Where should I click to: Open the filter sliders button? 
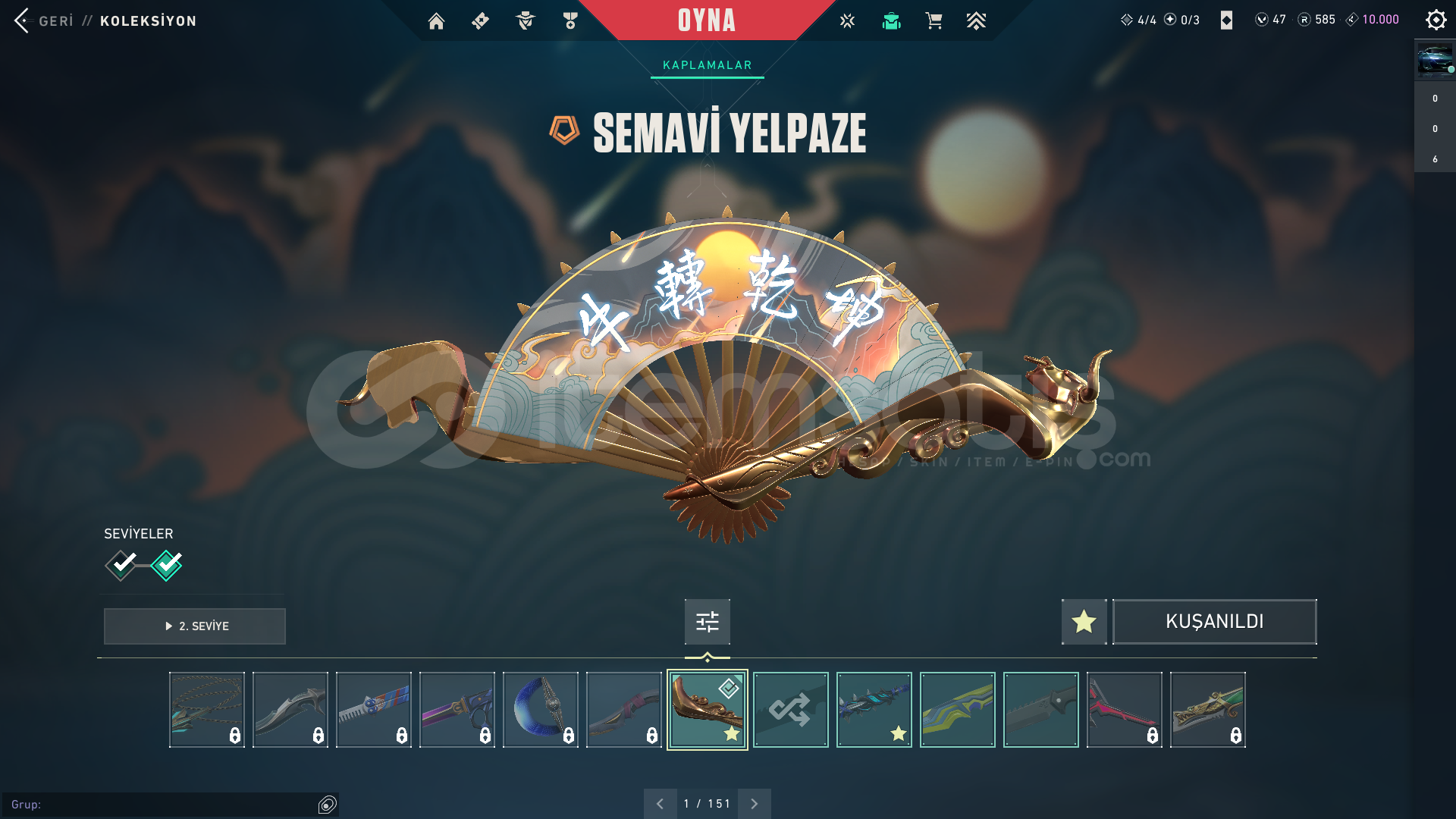707,622
